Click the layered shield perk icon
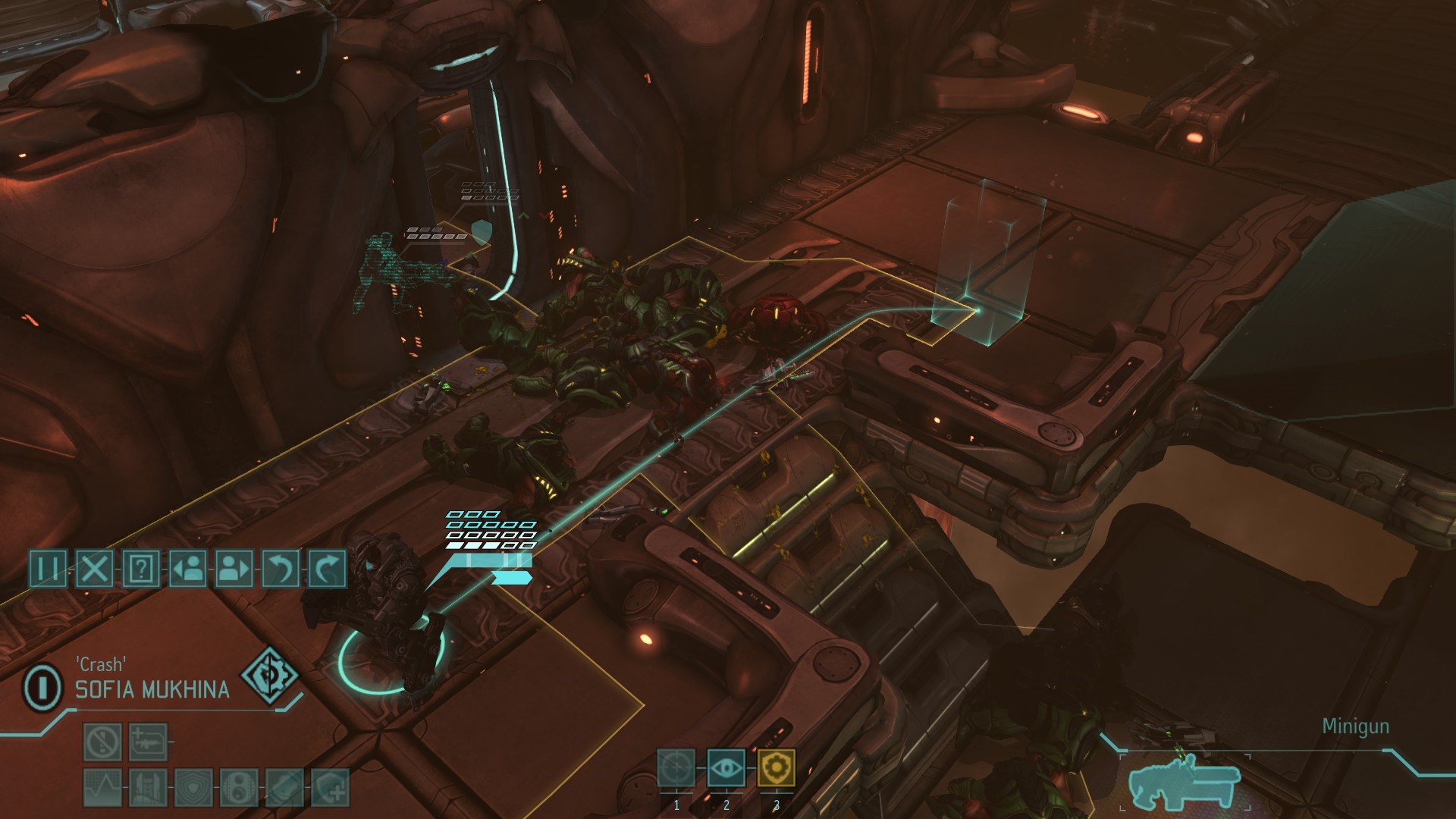The height and width of the screenshot is (819, 1456). point(193,787)
